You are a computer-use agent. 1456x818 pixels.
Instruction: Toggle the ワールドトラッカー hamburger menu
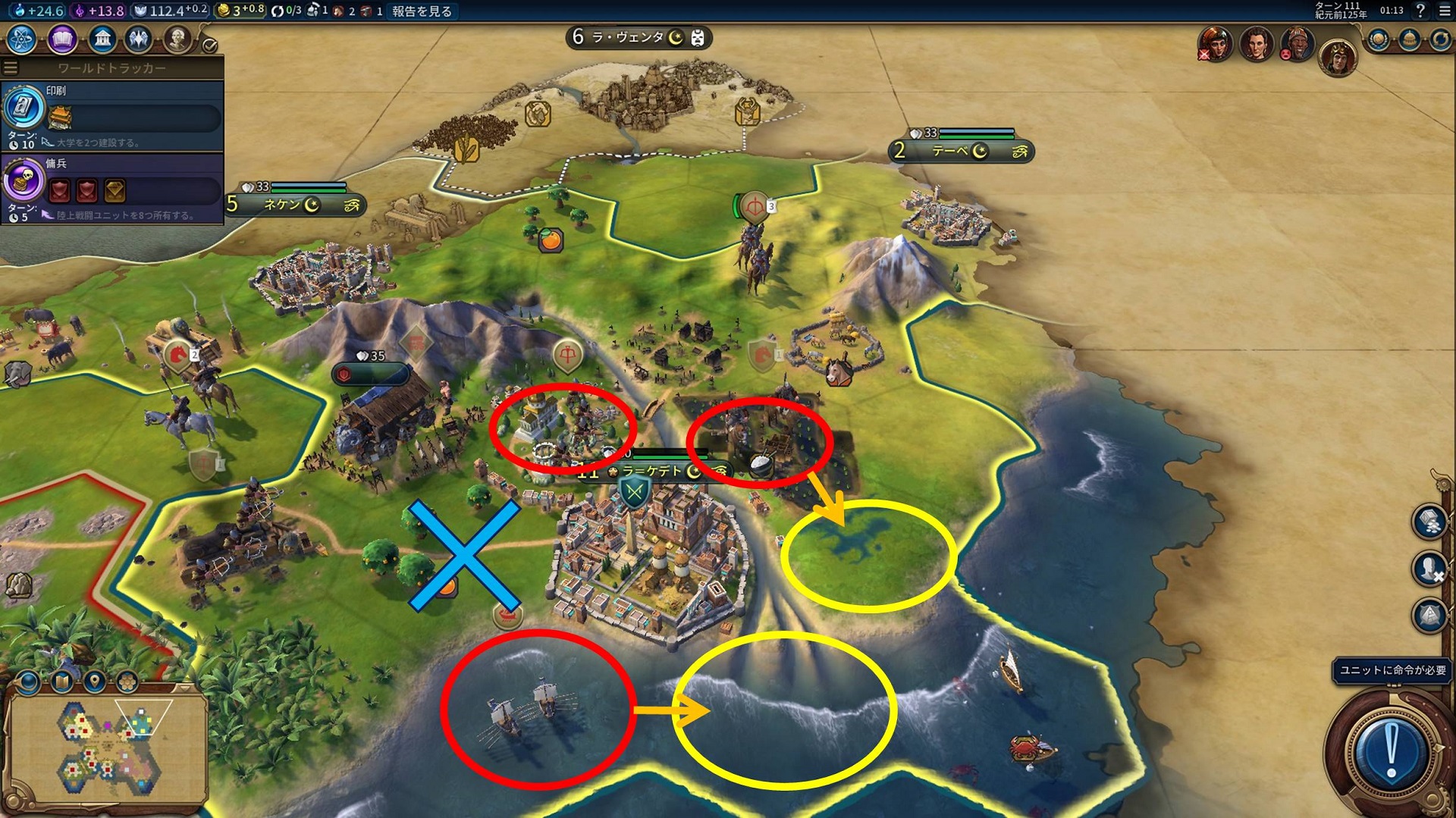pyautogui.click(x=11, y=68)
